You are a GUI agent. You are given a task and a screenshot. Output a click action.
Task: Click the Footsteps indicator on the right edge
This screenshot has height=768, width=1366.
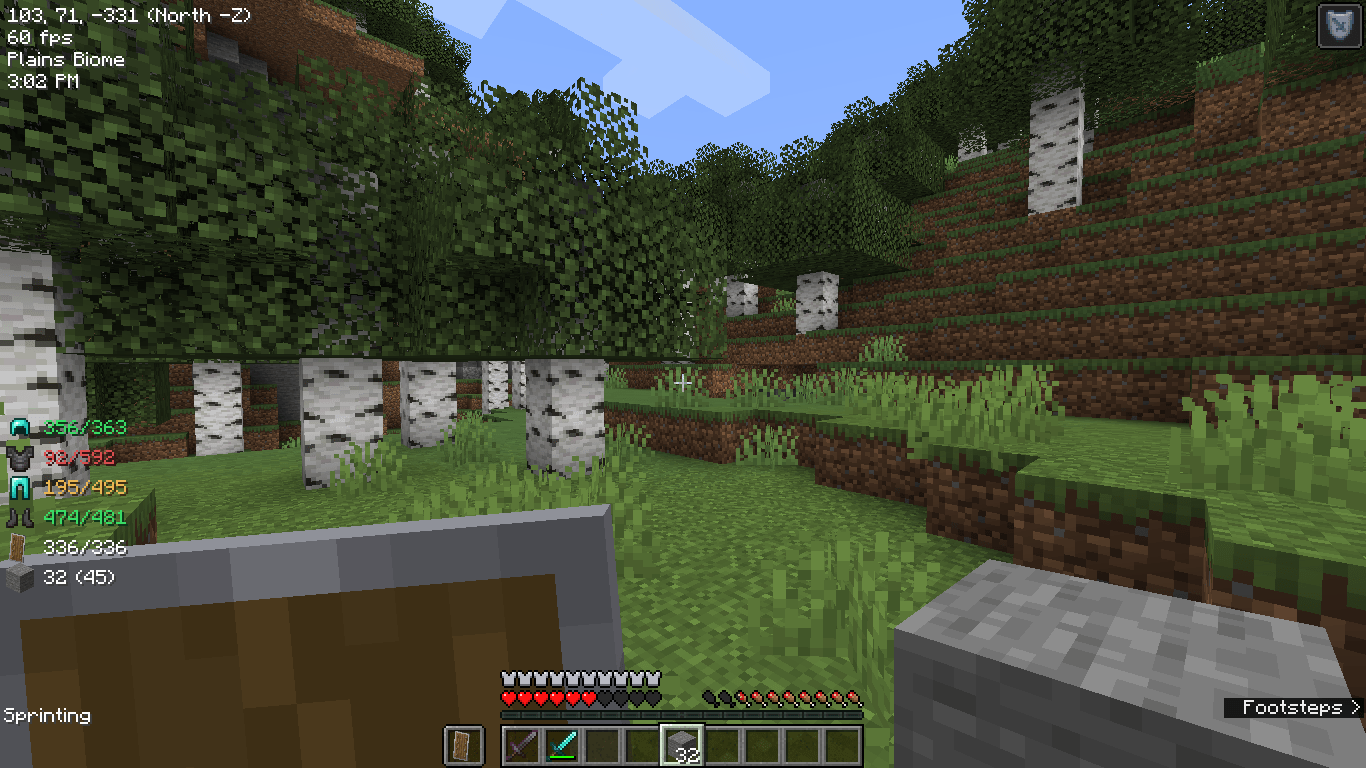[x=1290, y=708]
